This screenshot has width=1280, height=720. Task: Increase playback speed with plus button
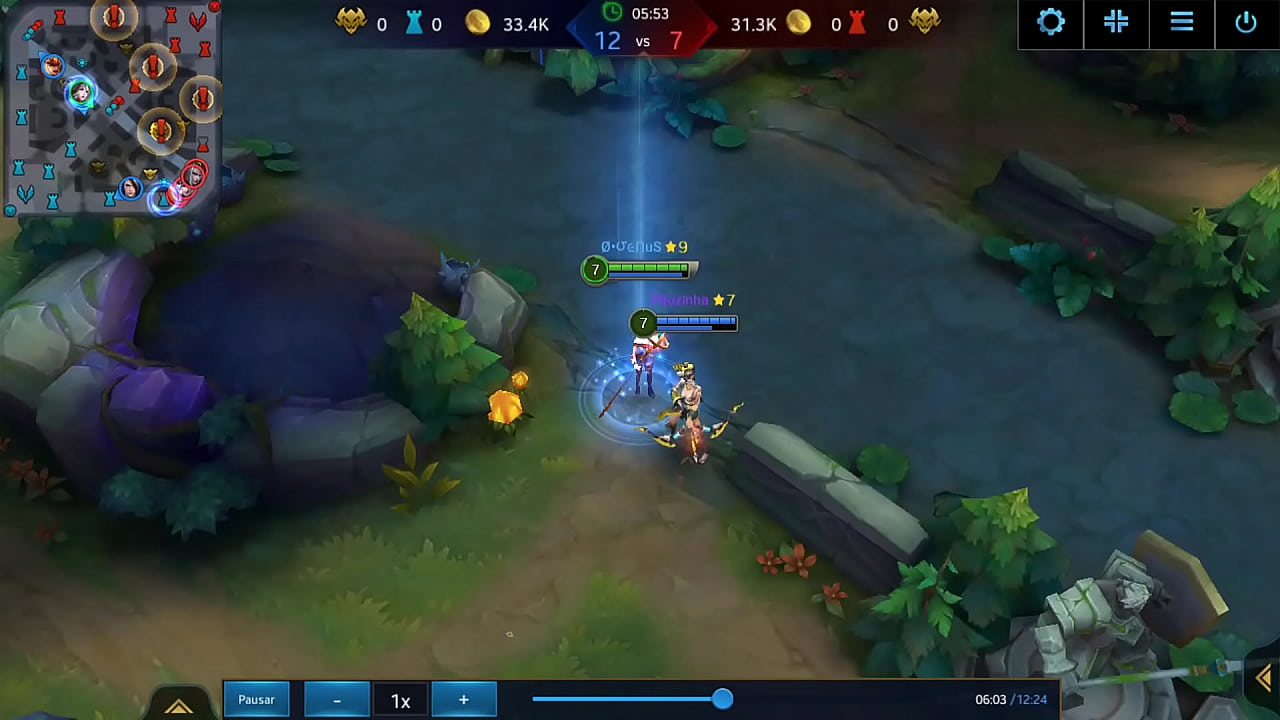click(463, 700)
